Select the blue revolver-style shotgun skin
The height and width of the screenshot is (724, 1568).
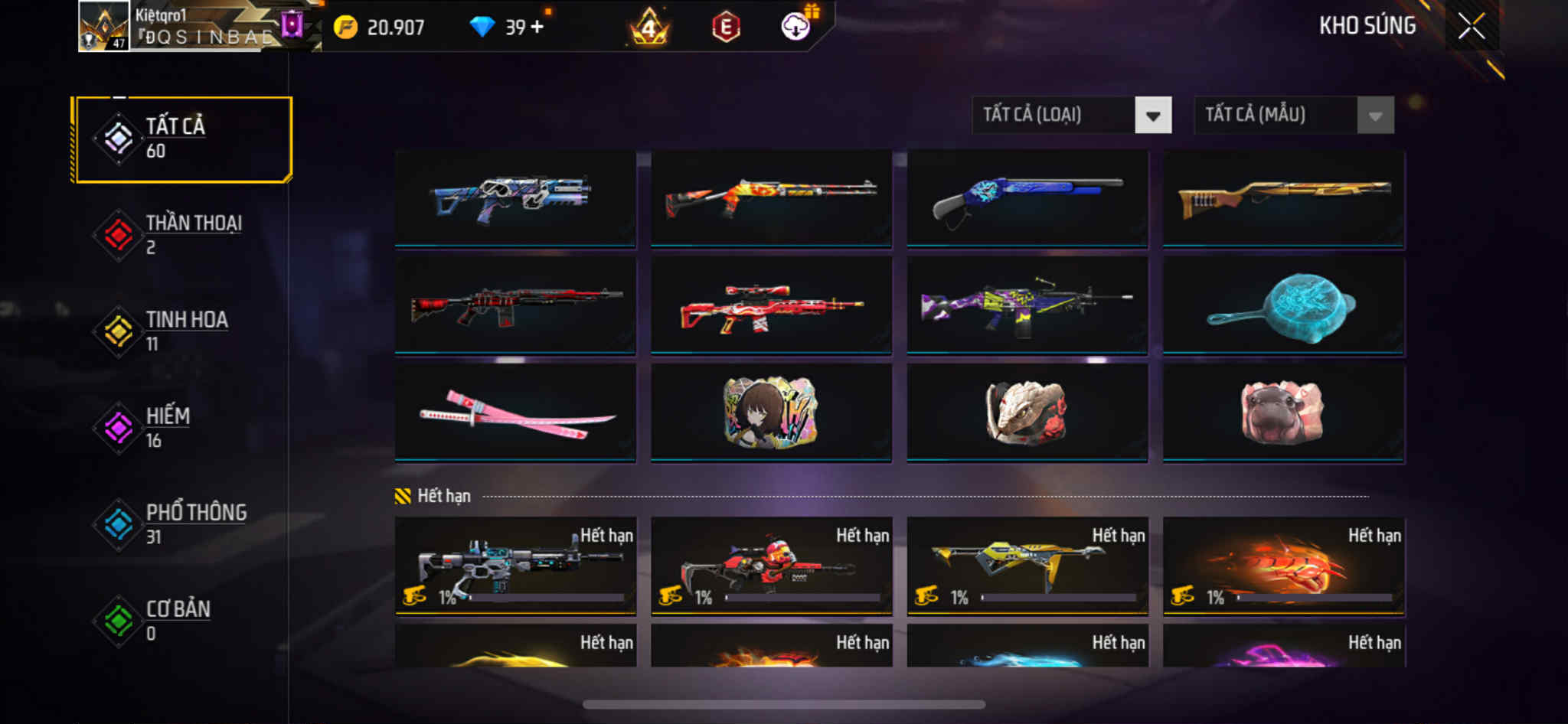click(x=1027, y=199)
